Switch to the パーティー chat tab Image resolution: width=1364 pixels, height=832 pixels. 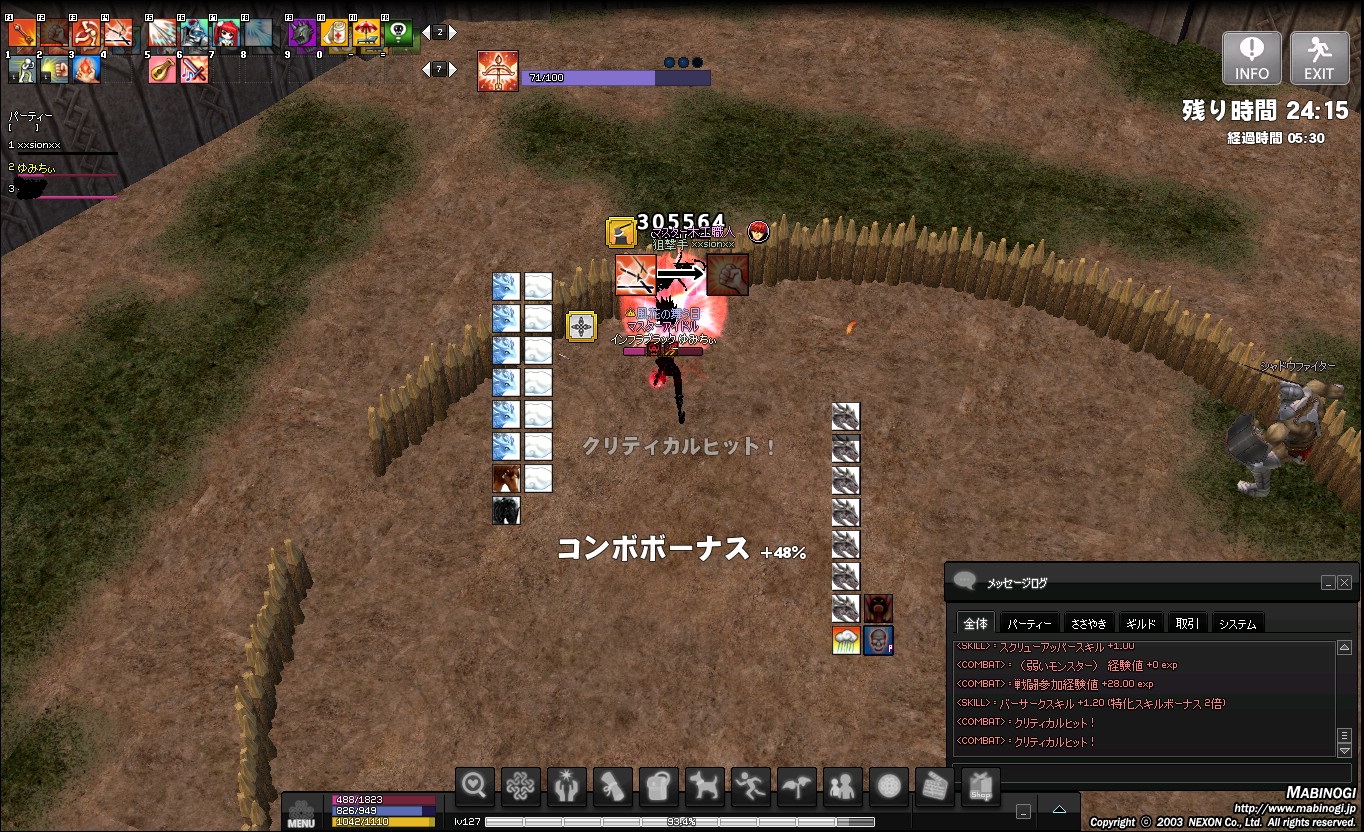pos(1029,624)
